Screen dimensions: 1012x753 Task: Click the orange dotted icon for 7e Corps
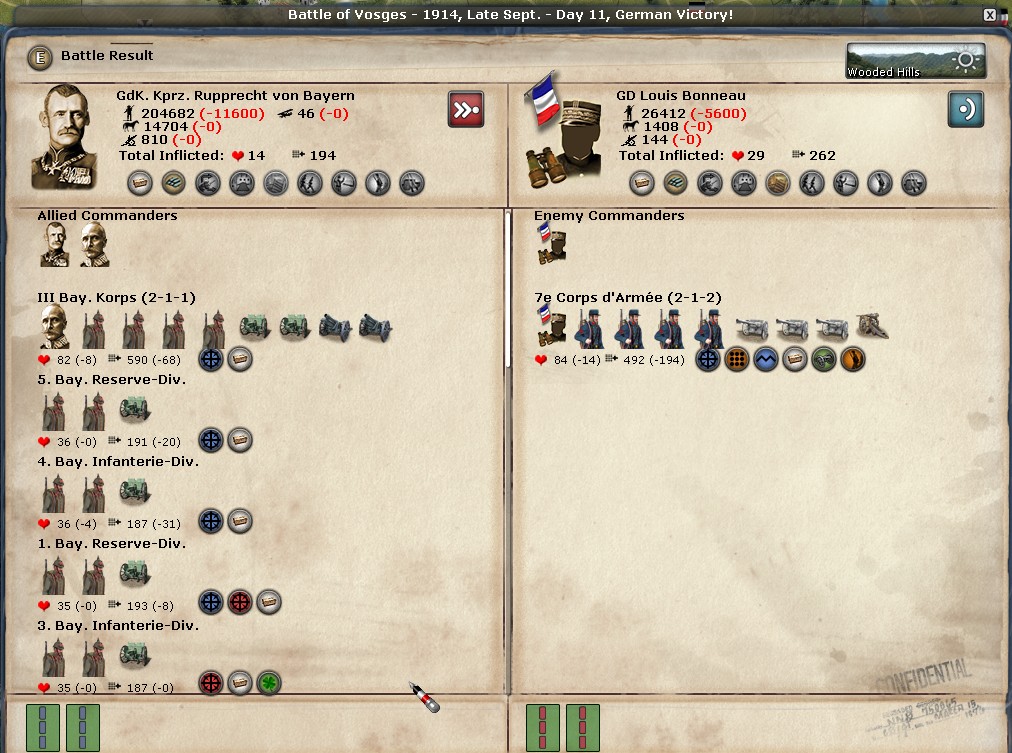737,359
